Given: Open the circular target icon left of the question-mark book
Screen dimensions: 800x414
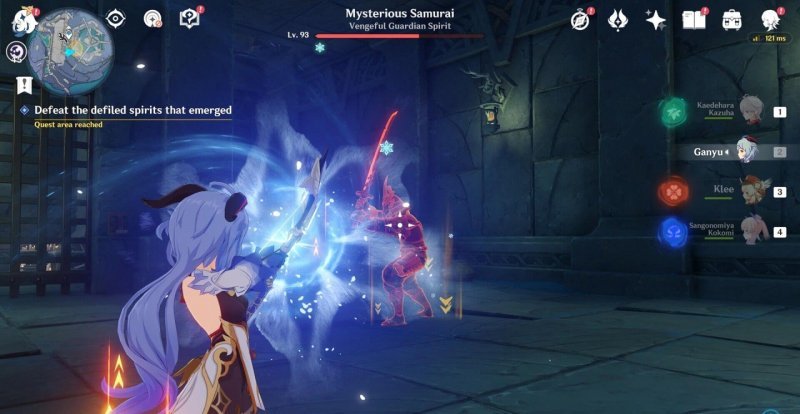Looking at the screenshot, I should coord(153,18).
